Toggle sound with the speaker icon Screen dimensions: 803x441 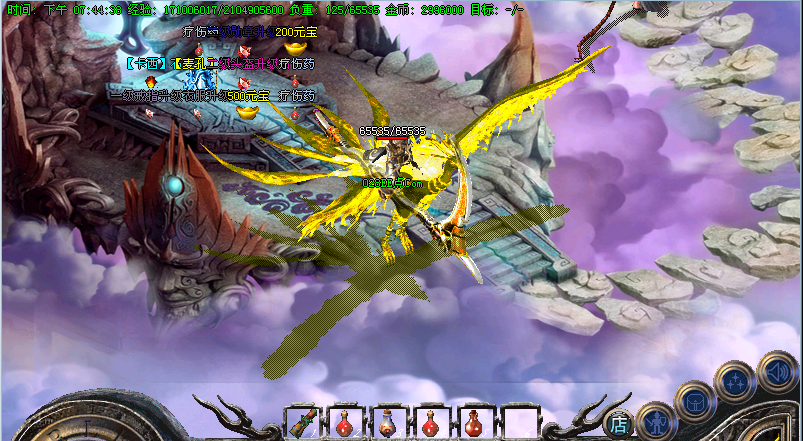pos(777,373)
